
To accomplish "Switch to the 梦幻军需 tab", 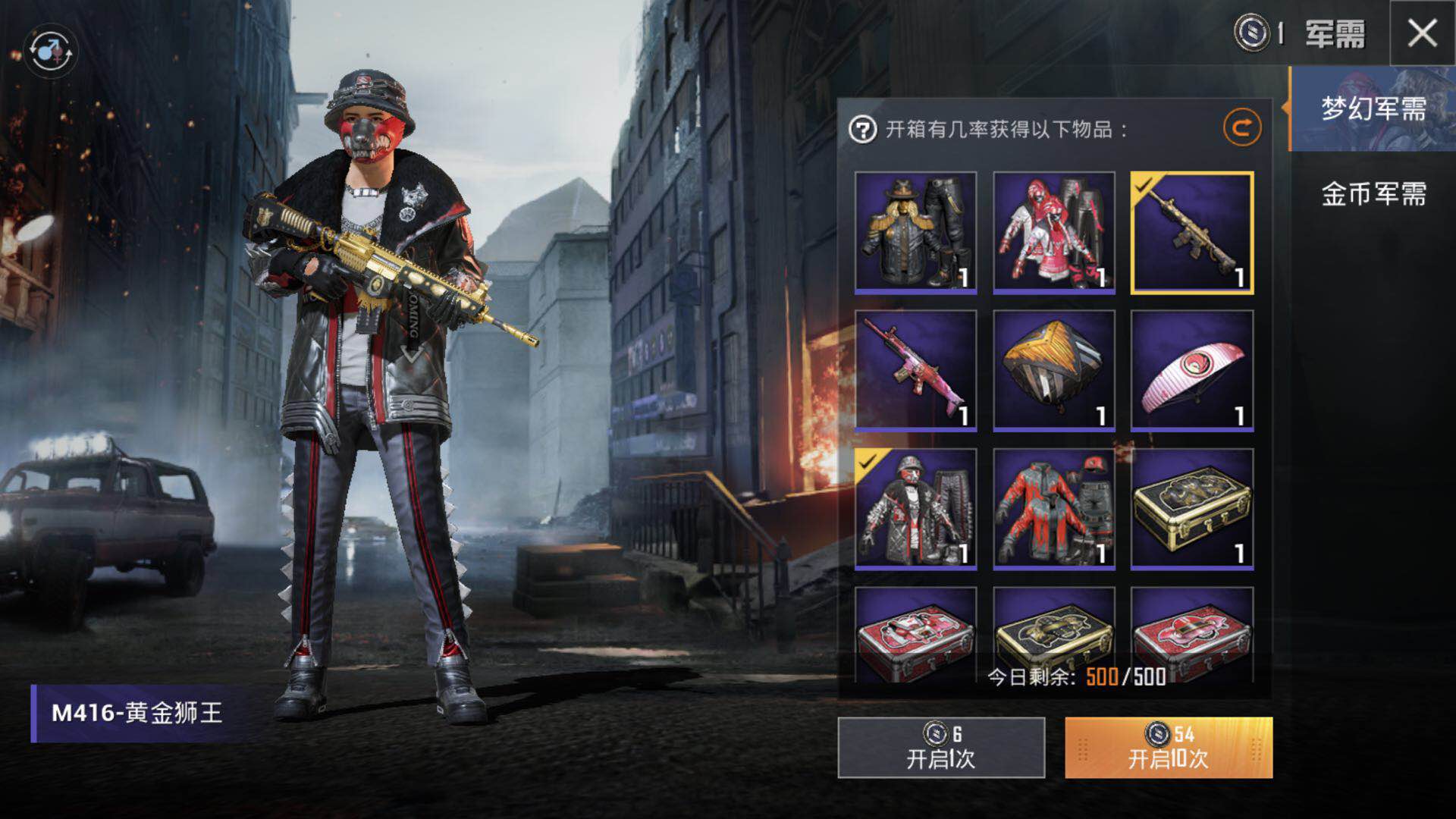I will pos(1373,108).
